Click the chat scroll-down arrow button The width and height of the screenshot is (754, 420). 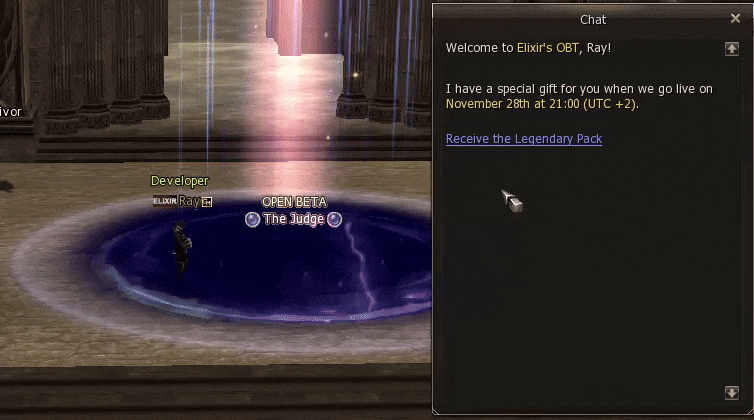click(x=732, y=393)
